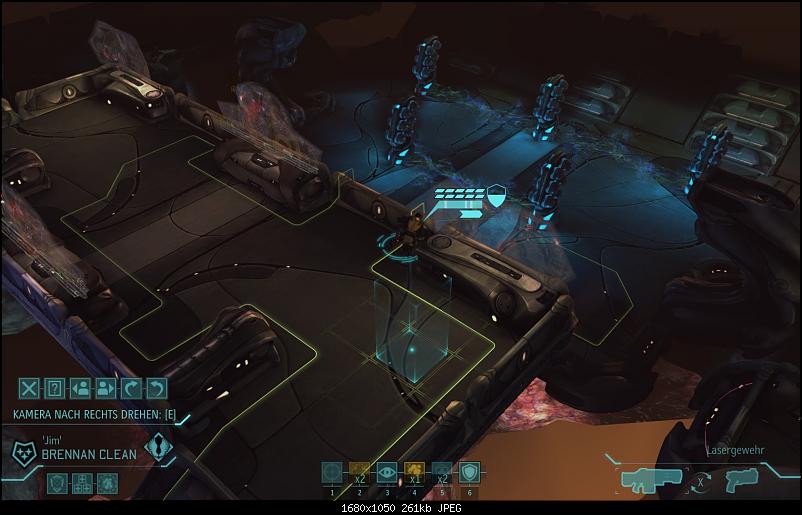Switch to the next soldier arrow button
802x515 pixels.
(107, 388)
